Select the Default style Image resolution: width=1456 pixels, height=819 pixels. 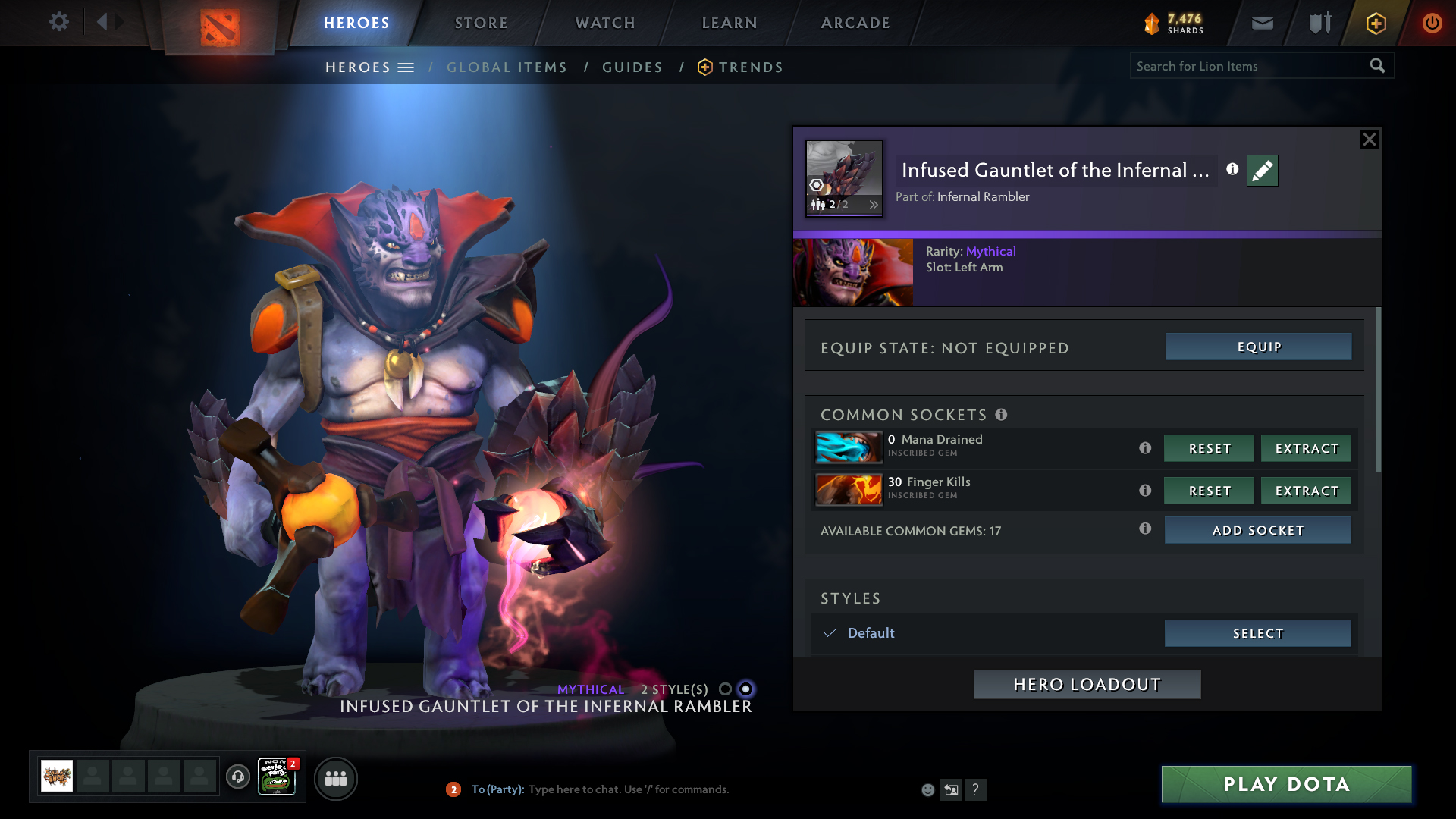[1257, 633]
